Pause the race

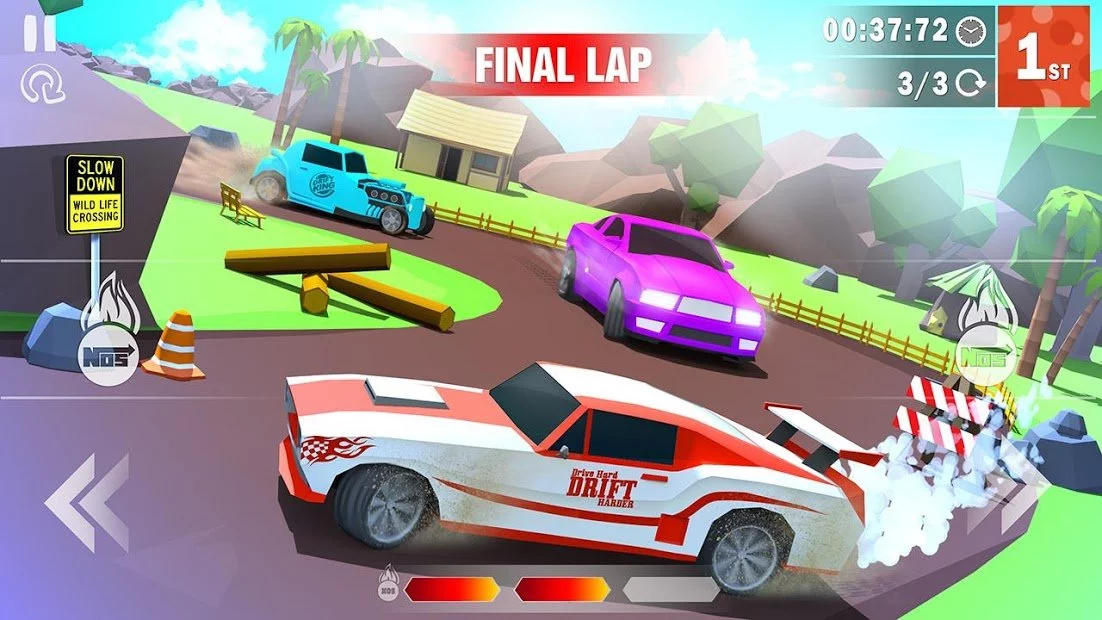(x=40, y=33)
